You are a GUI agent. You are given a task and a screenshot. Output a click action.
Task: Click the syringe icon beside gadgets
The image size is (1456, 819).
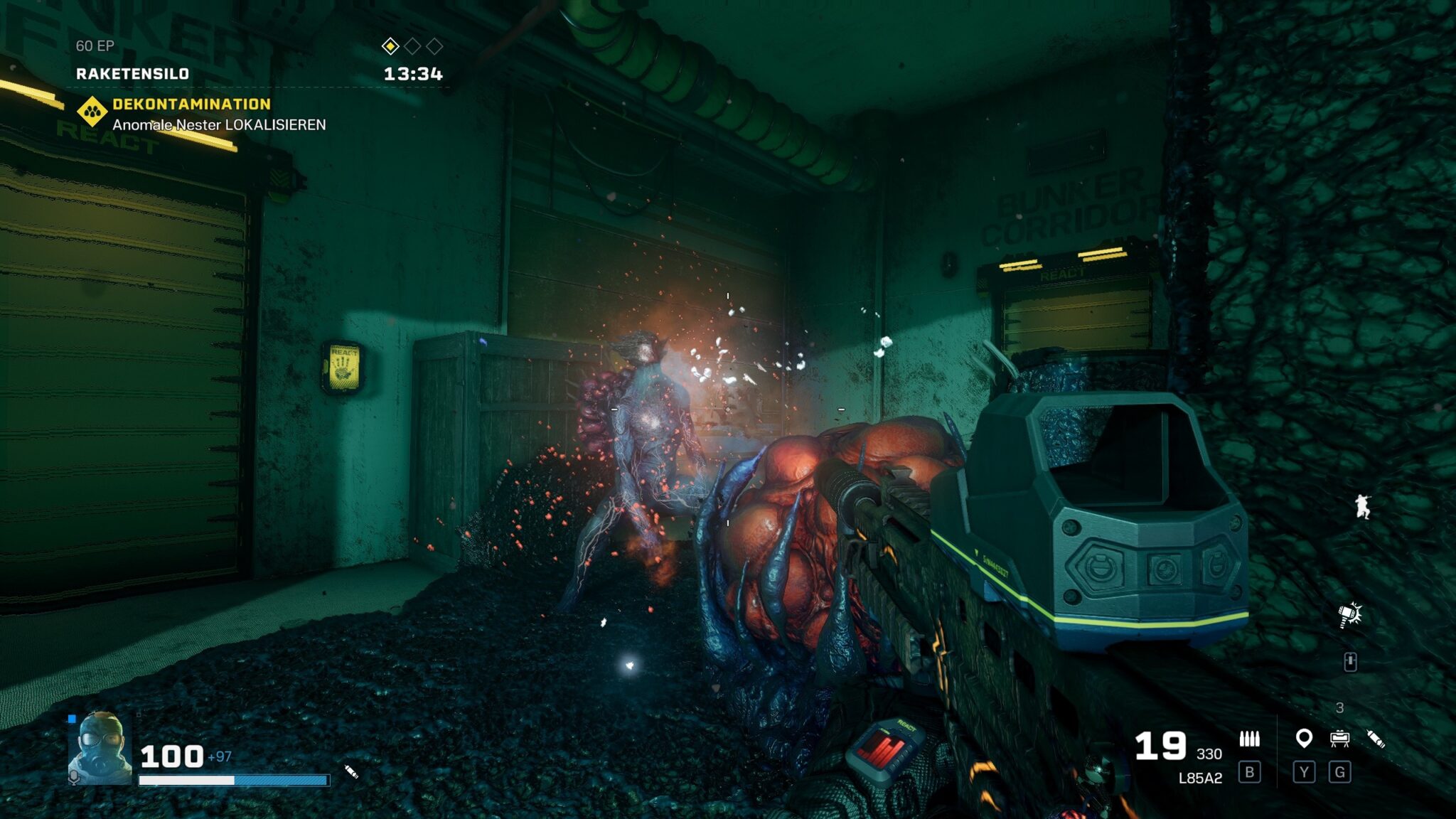point(1376,739)
